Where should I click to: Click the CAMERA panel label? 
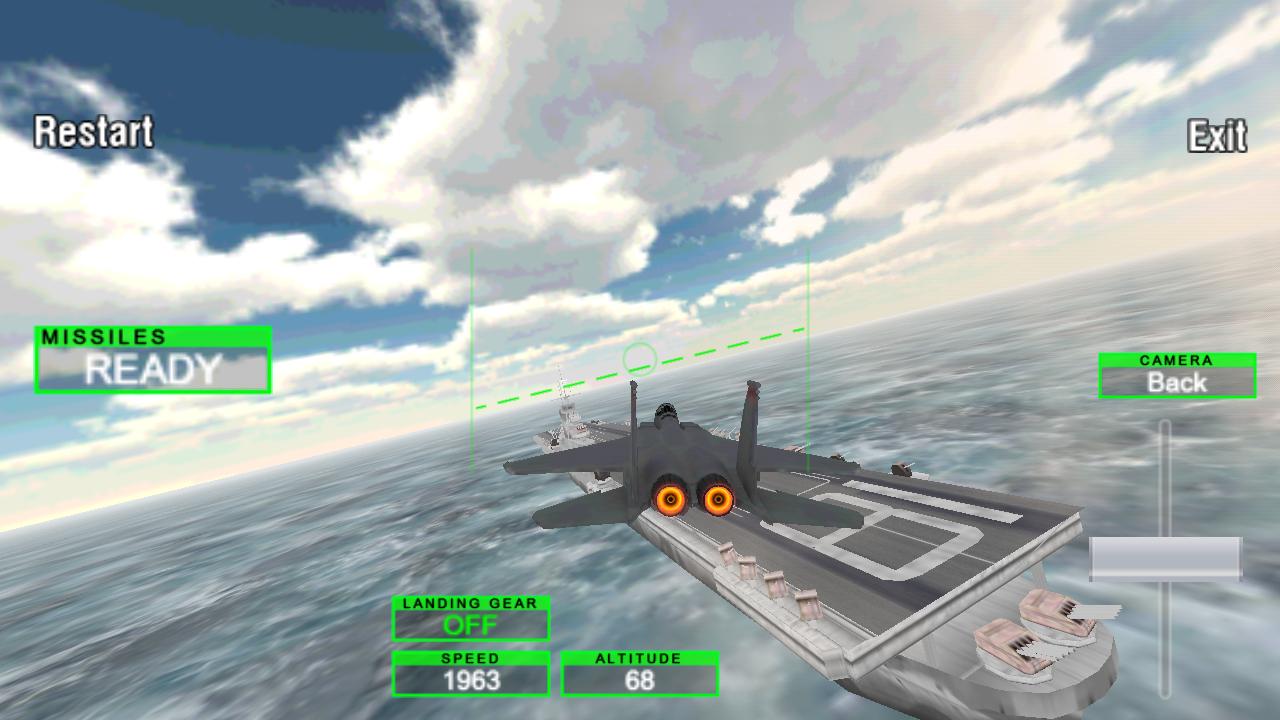click(x=1176, y=360)
